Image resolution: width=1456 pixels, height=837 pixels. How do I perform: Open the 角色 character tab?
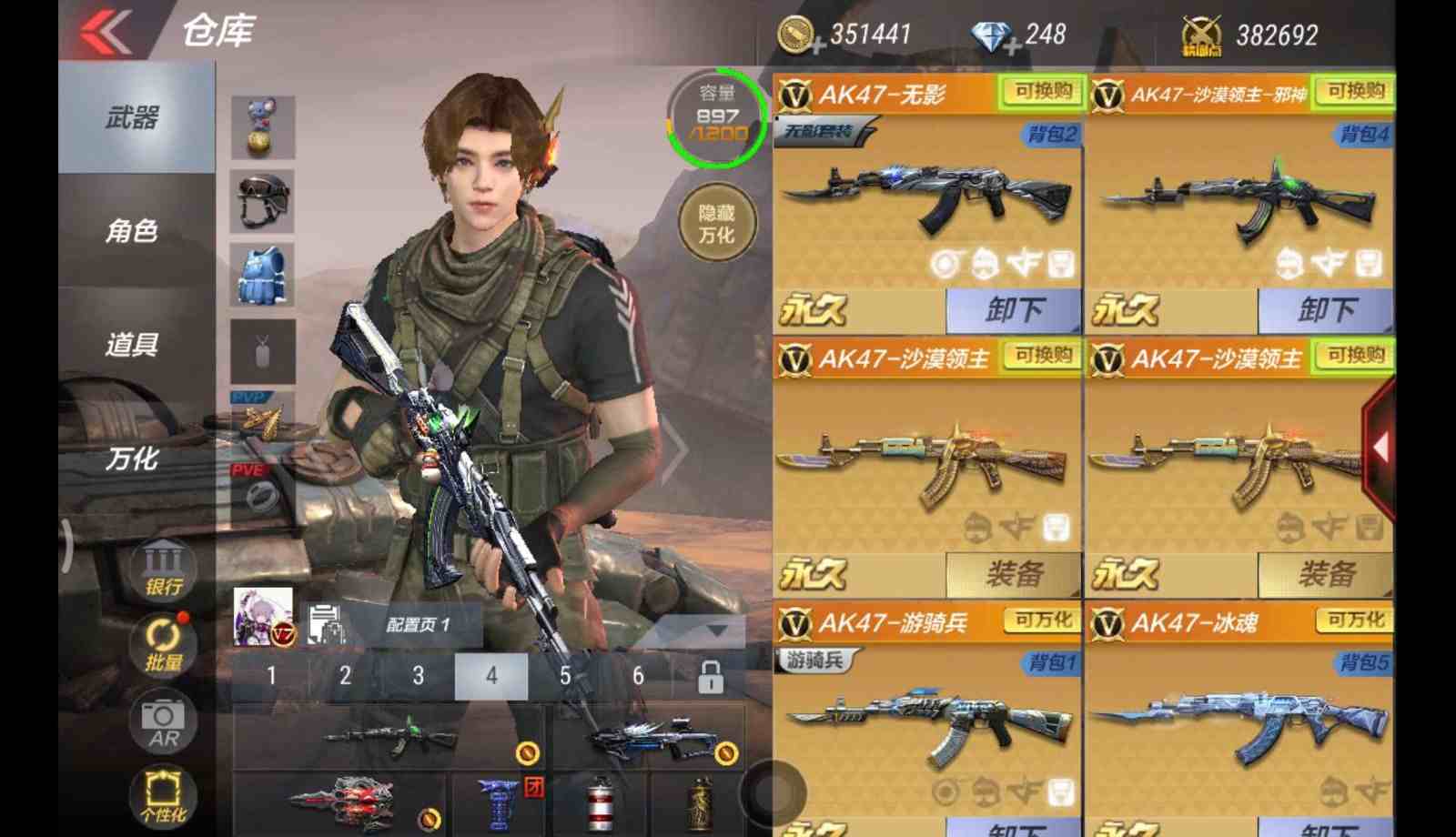(133, 231)
